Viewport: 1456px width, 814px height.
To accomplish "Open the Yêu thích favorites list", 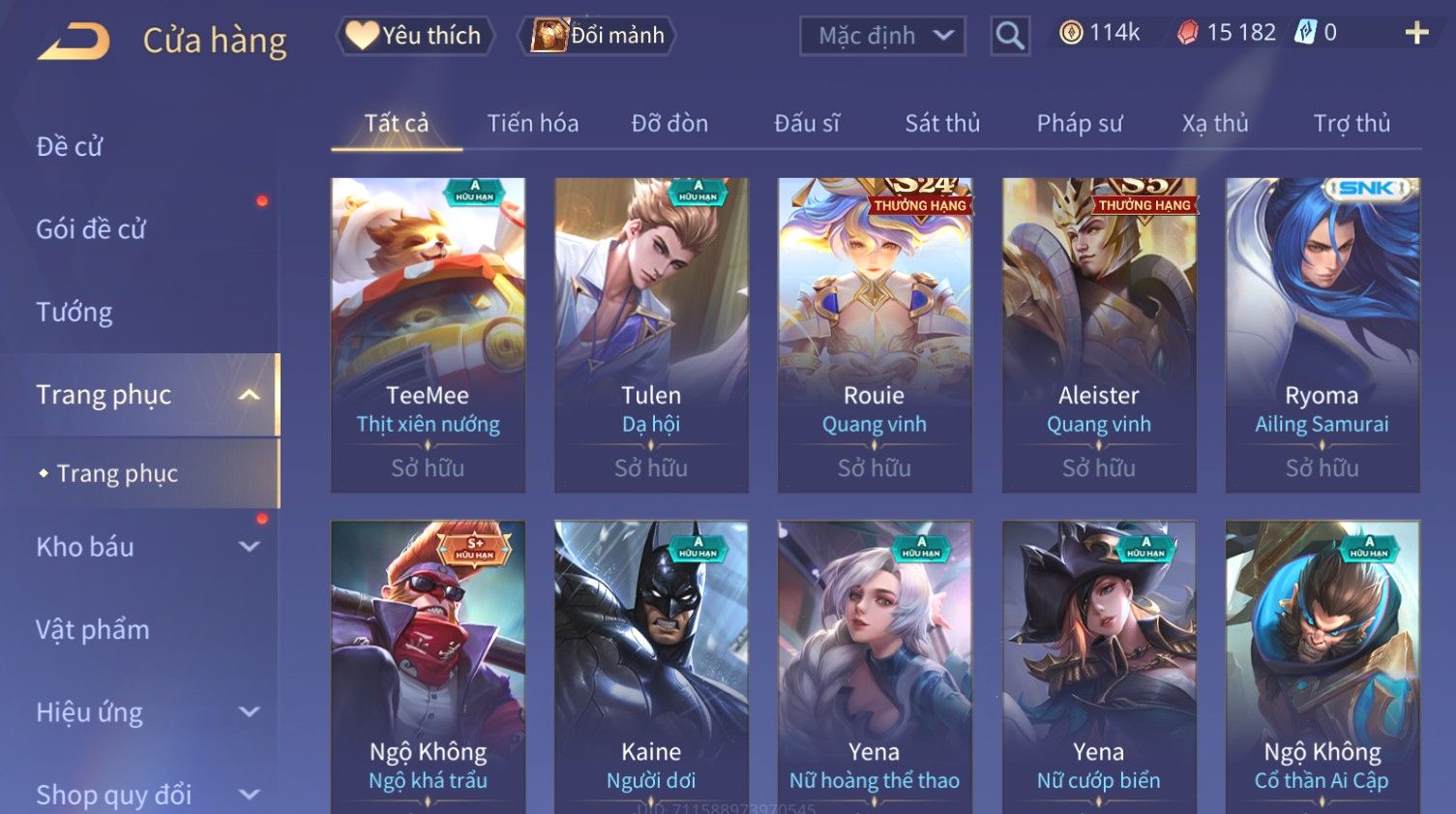I will (x=415, y=36).
